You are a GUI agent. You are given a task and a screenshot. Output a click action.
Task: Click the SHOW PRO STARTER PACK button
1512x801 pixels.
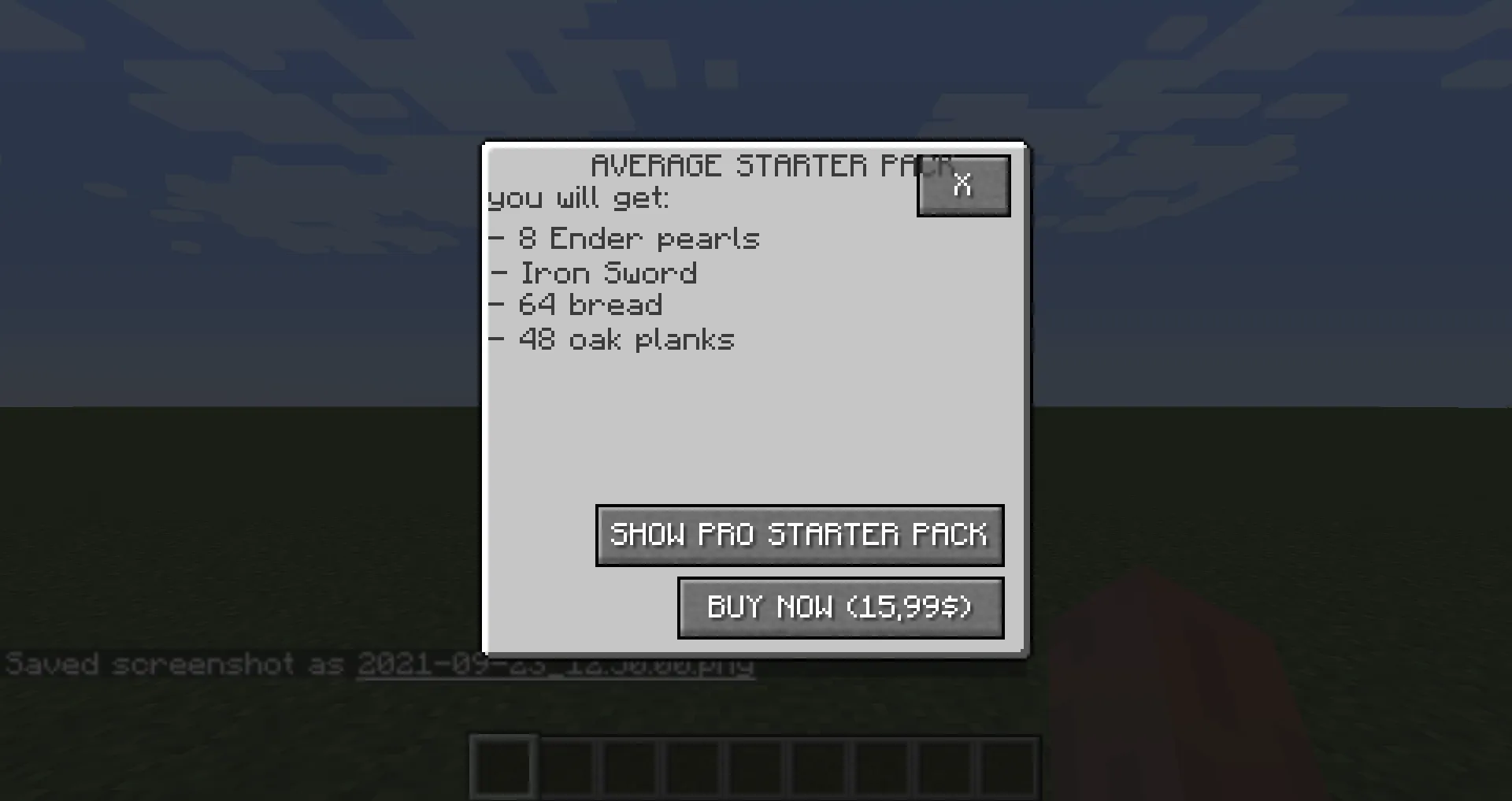799,536
